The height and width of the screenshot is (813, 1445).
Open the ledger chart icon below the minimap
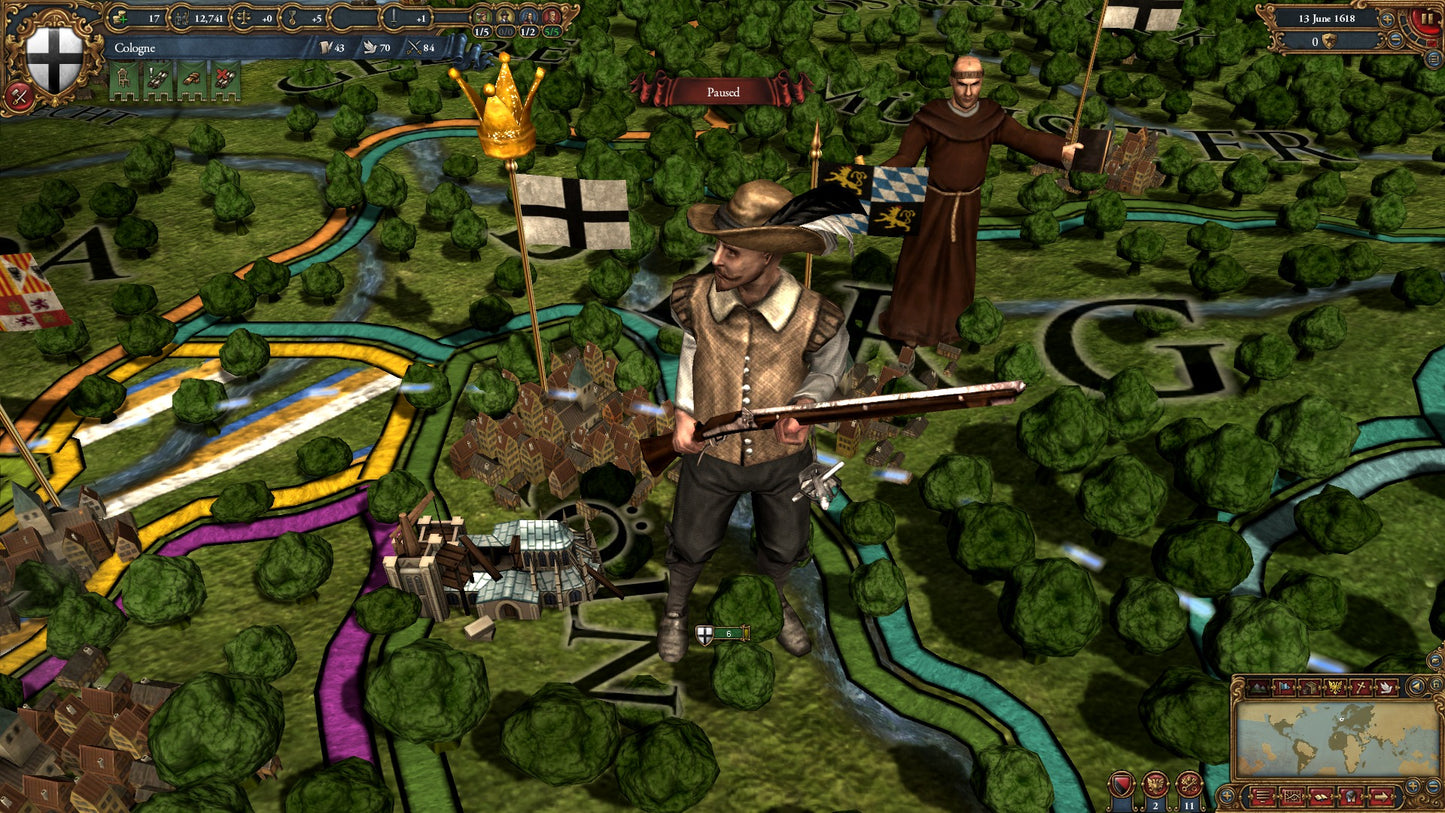(x=1292, y=796)
